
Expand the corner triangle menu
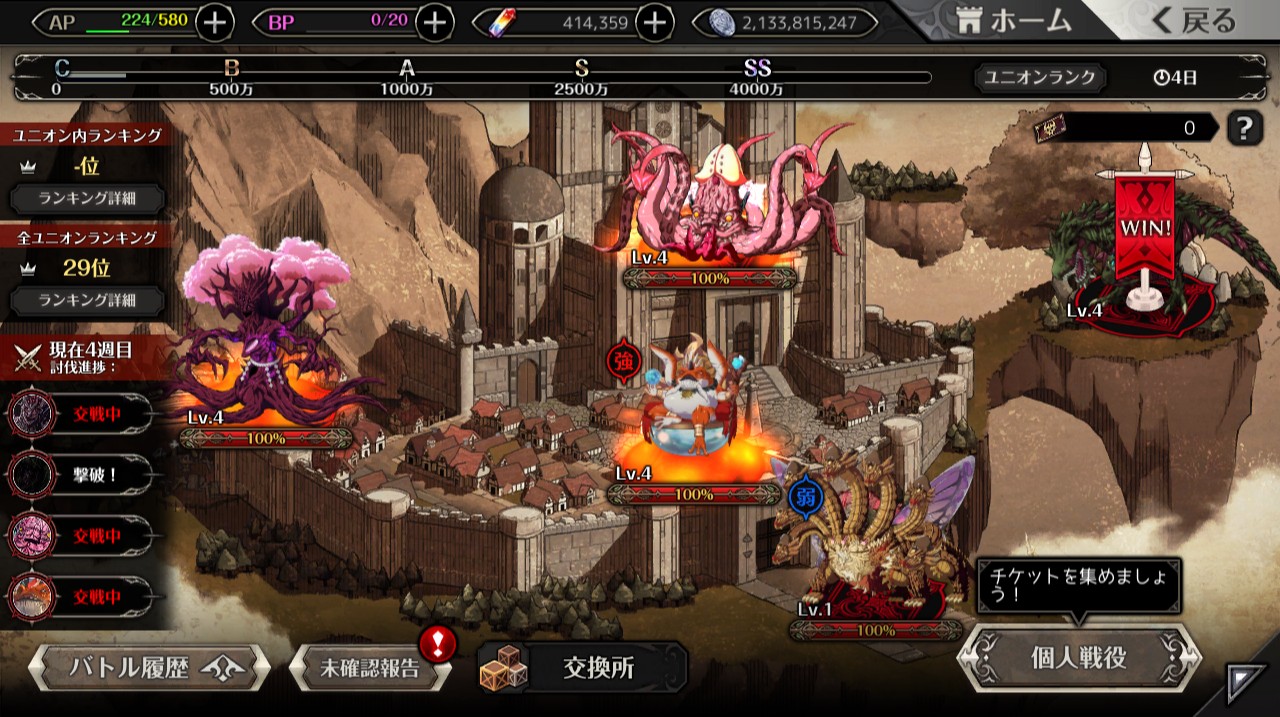coord(1245,684)
